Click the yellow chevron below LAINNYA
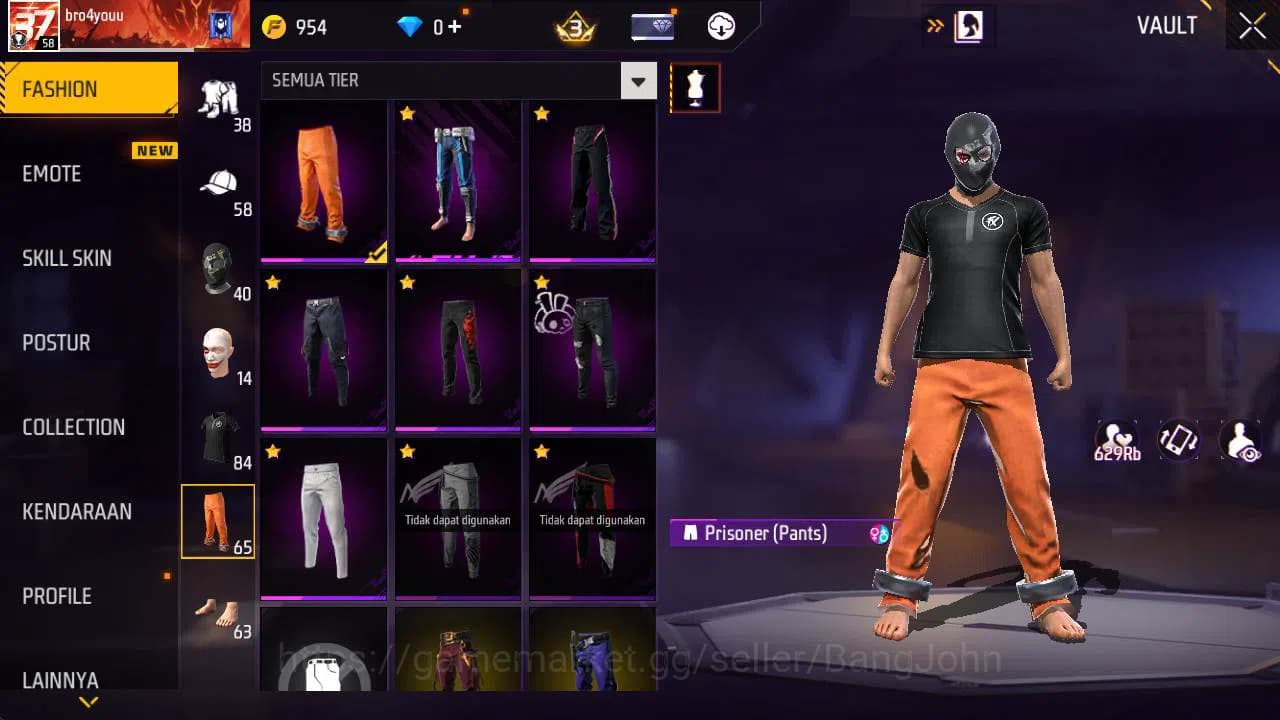 (88, 703)
